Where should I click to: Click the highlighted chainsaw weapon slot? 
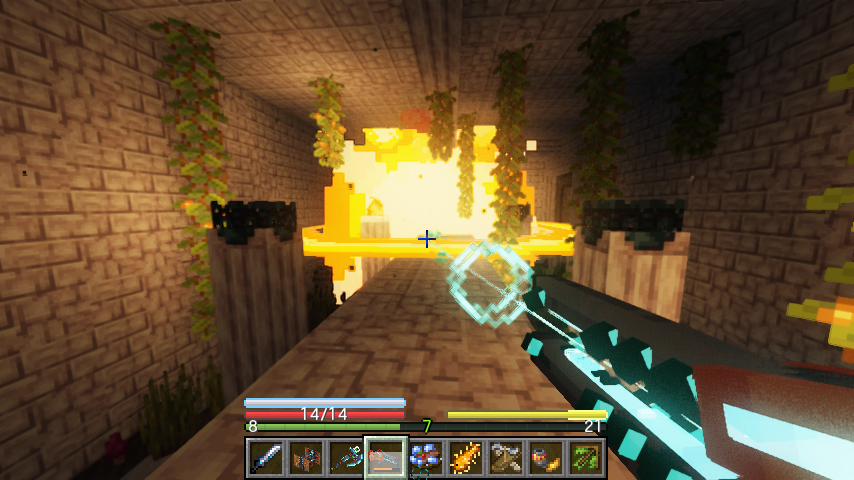(x=386, y=458)
